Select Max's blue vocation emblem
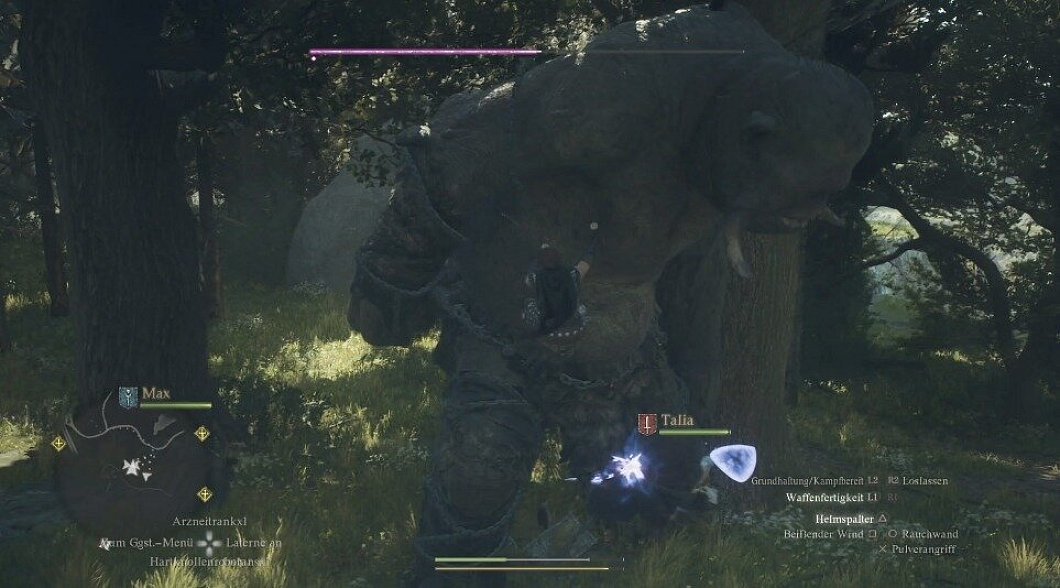Screen dimensions: 1060x588 tap(127, 395)
